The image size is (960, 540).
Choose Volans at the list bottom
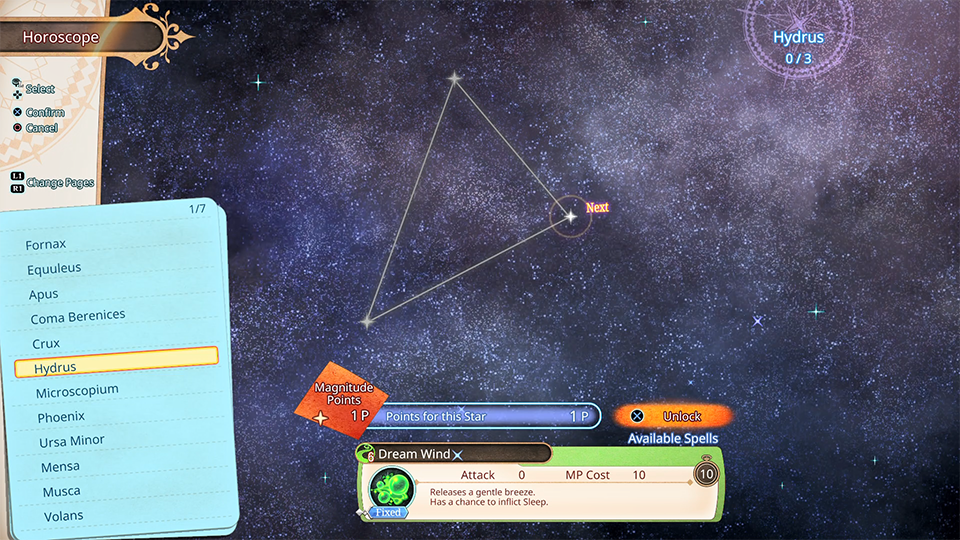point(63,517)
